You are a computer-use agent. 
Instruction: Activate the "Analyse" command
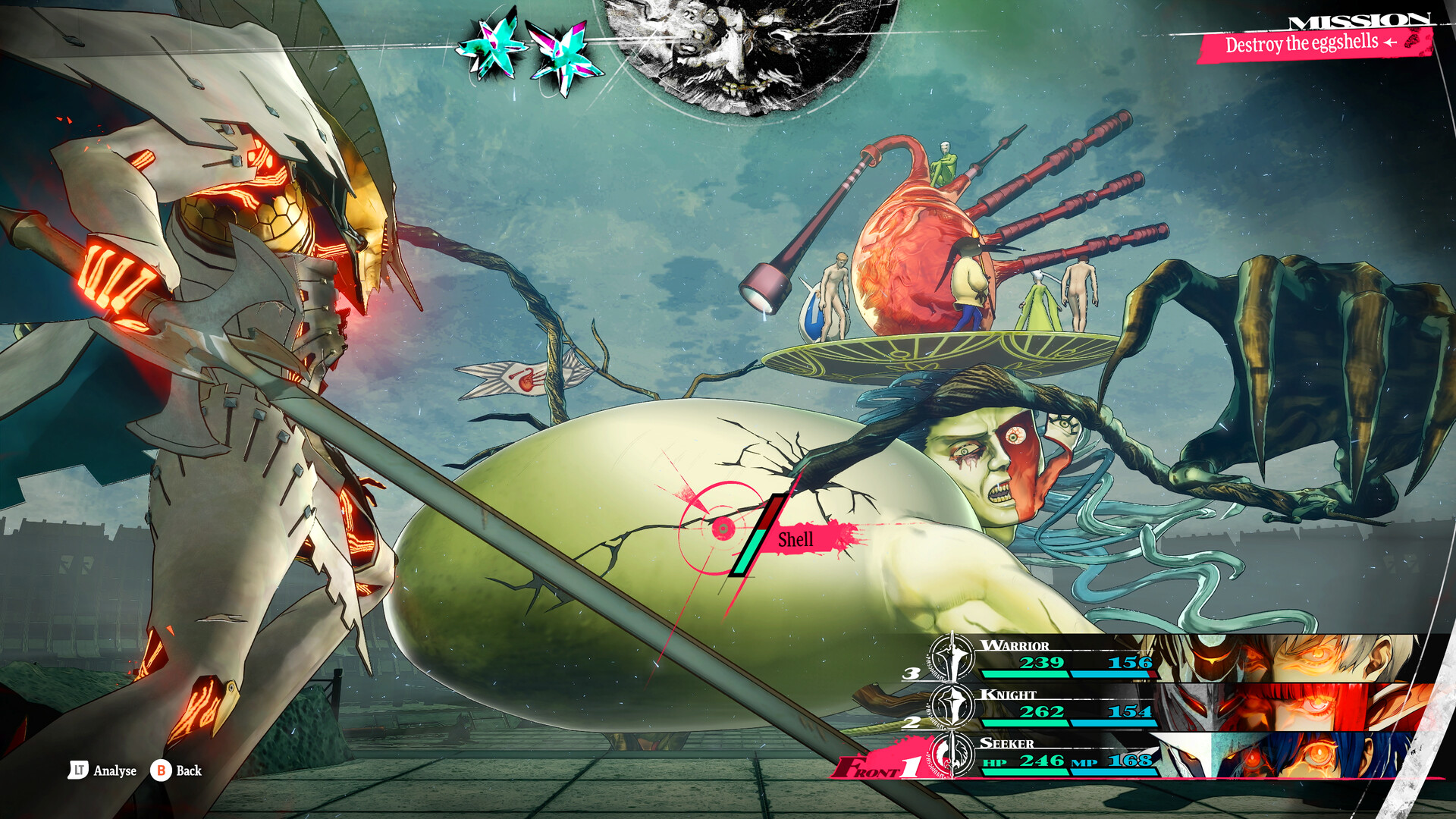(115, 770)
